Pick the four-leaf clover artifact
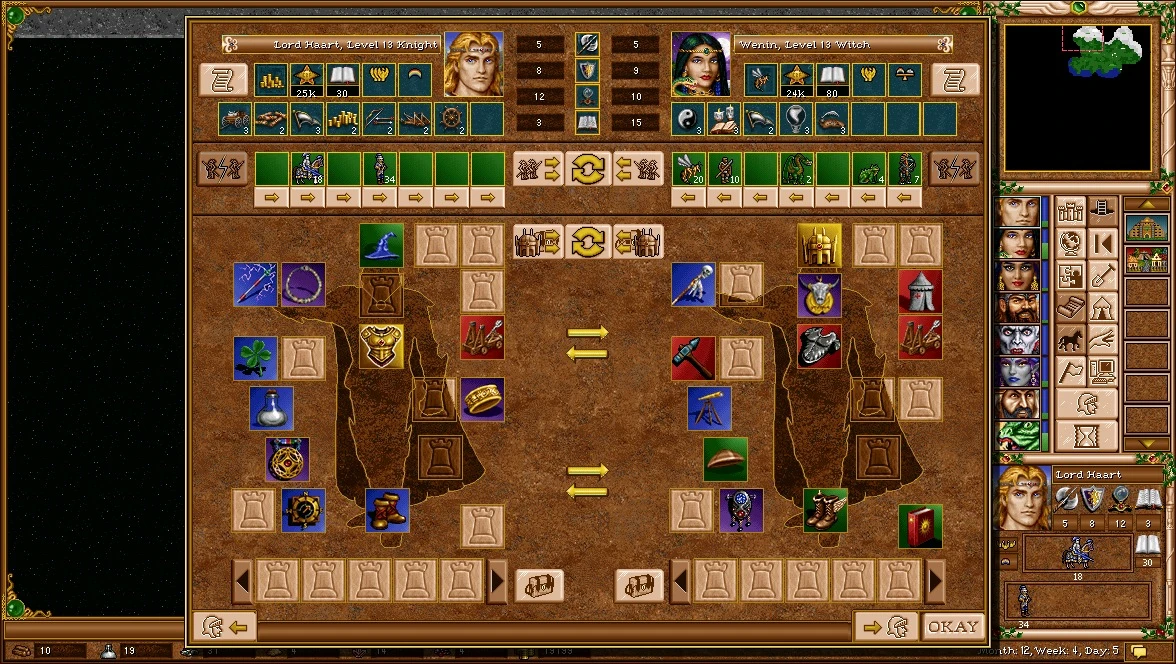 (255, 358)
